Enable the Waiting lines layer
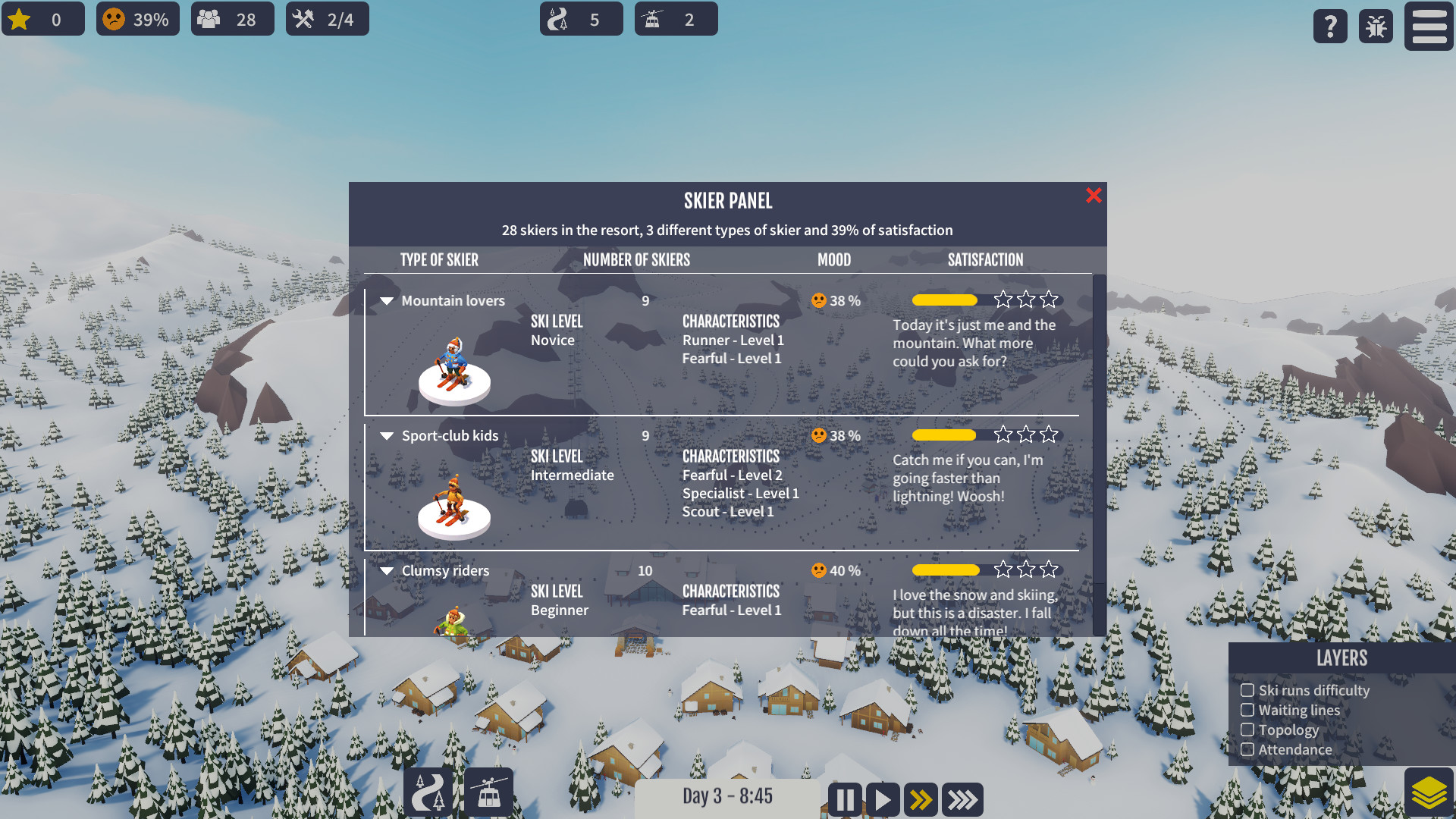Screen dimensions: 1456x819 point(1248,710)
